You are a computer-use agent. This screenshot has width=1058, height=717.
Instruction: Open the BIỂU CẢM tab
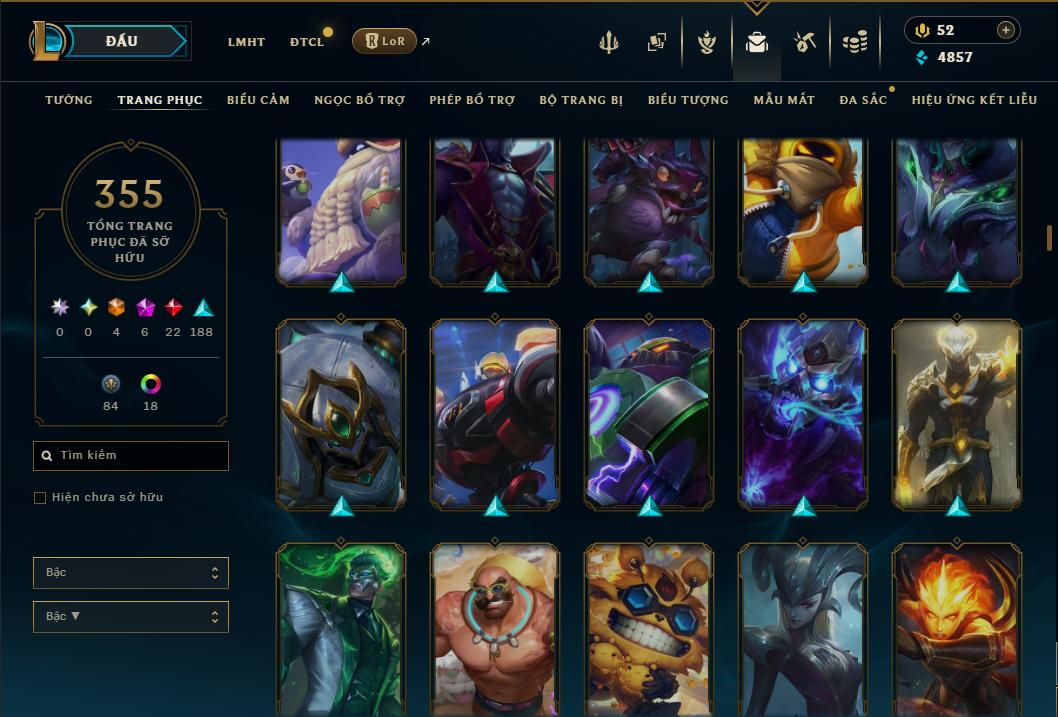[x=258, y=100]
